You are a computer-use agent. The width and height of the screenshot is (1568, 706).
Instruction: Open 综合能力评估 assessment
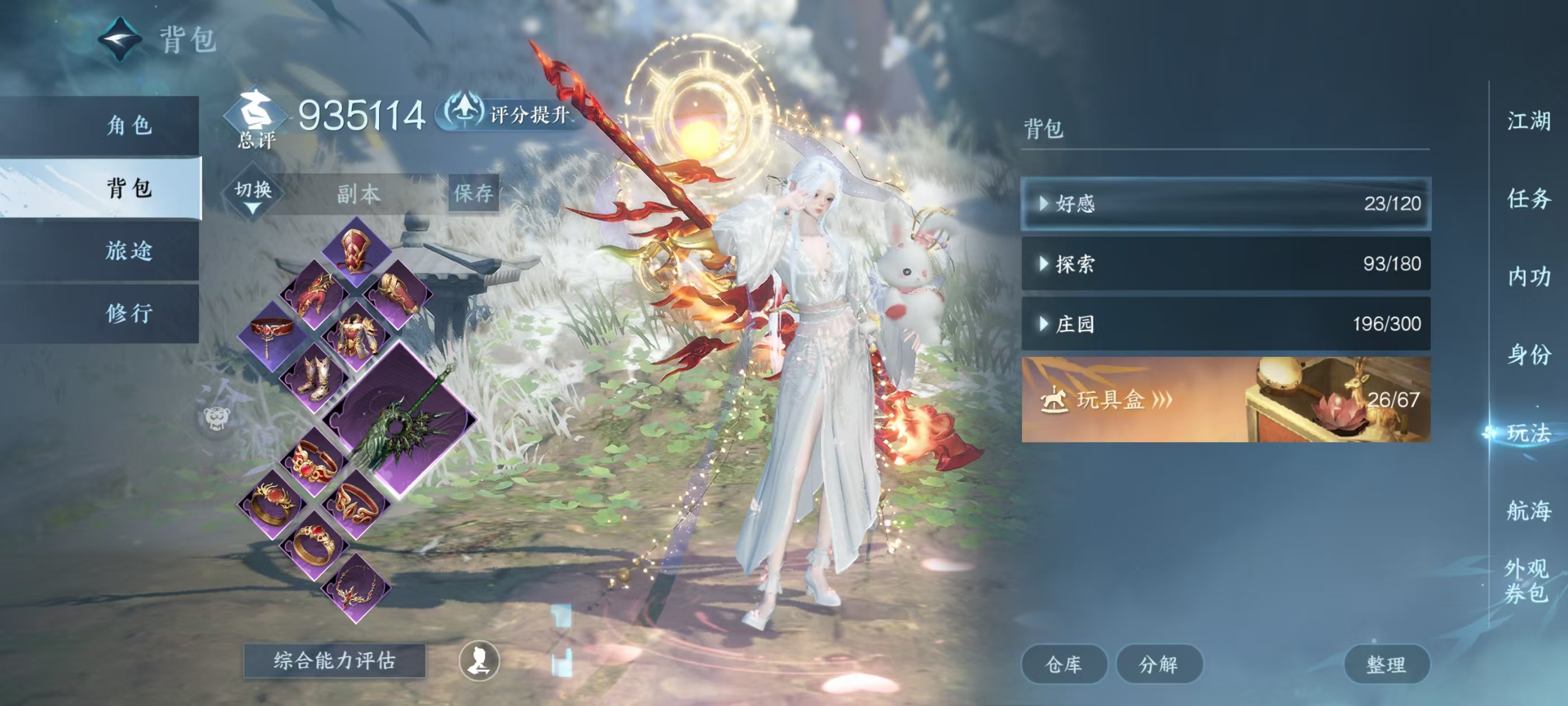334,660
